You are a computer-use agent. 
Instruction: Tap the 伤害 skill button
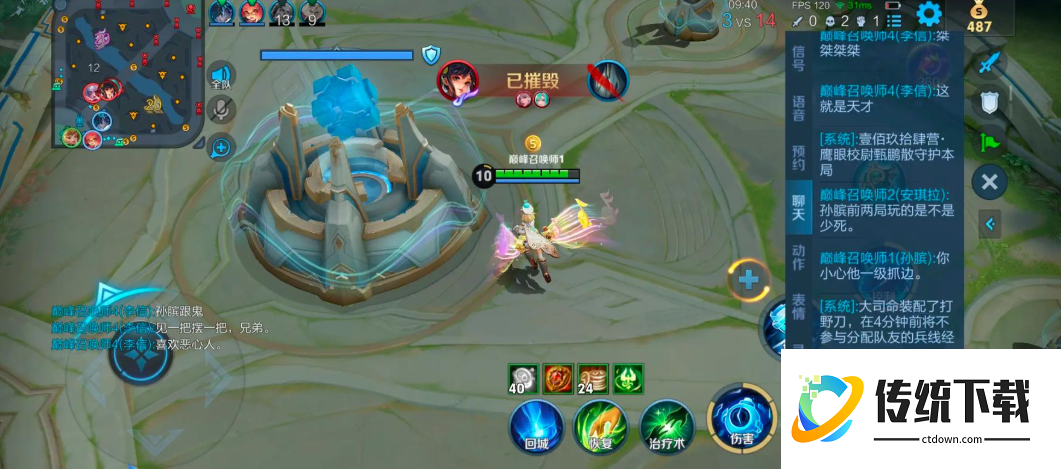tap(739, 419)
